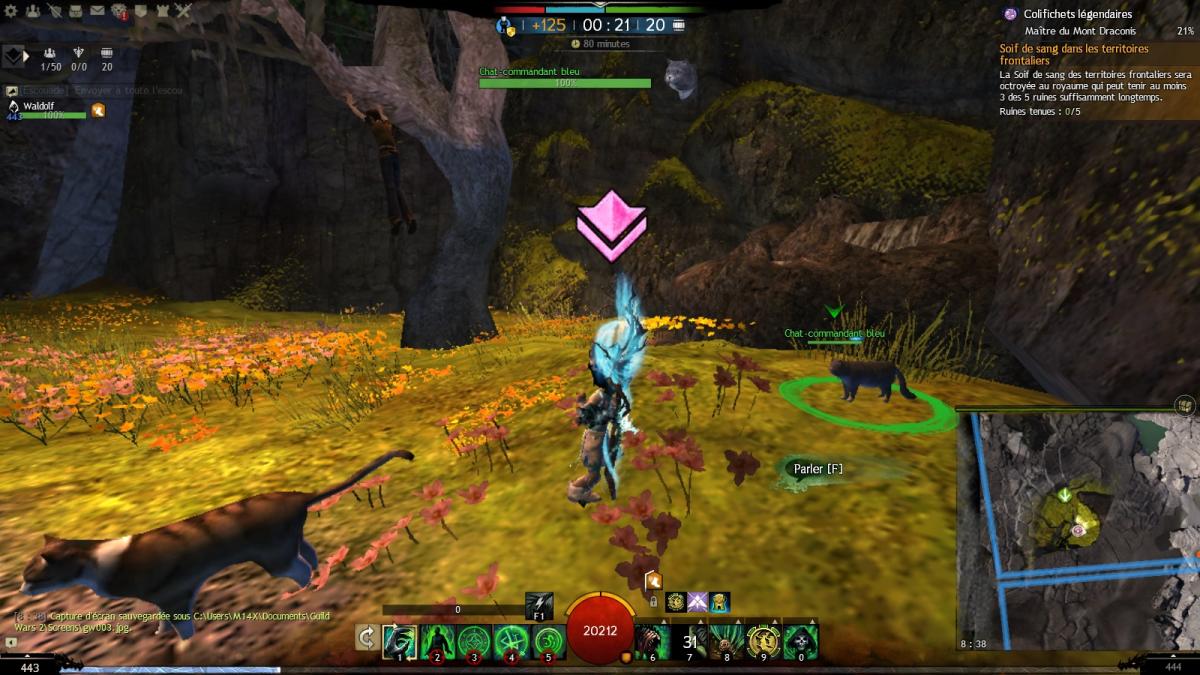
Task: Open the mail envelope icon
Action: 97,11
